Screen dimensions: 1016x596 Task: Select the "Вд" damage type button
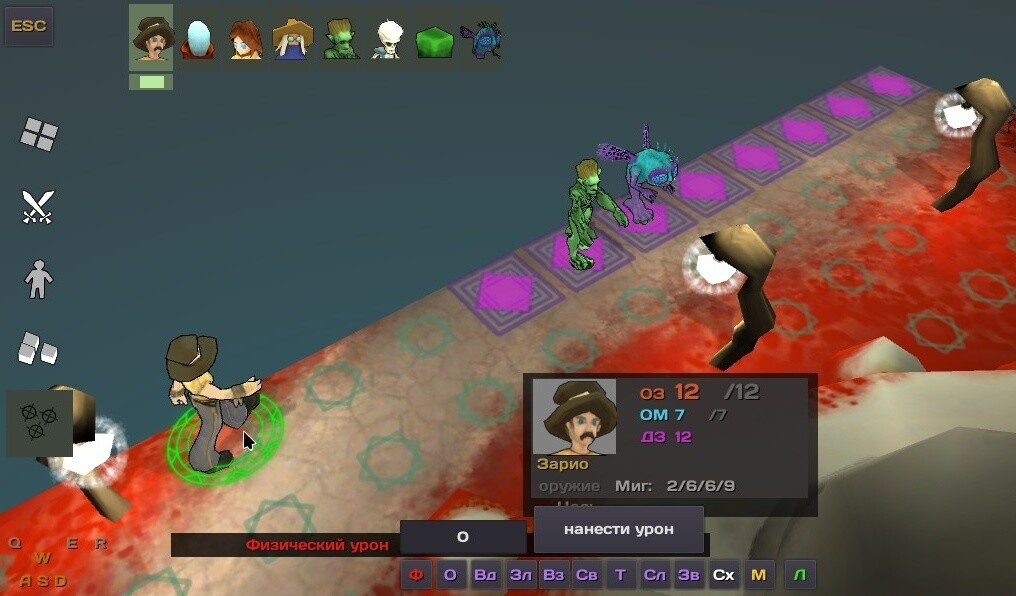pyautogui.click(x=485, y=575)
